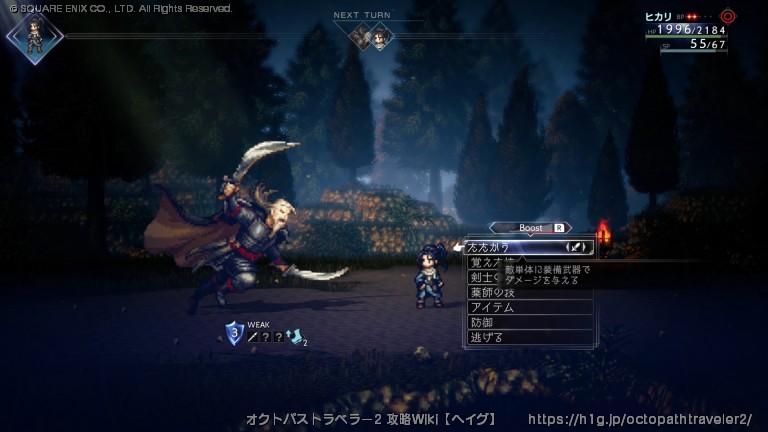The width and height of the screenshot is (768, 432).
Task: Click the enemy's shield points icon
Action: point(234,333)
